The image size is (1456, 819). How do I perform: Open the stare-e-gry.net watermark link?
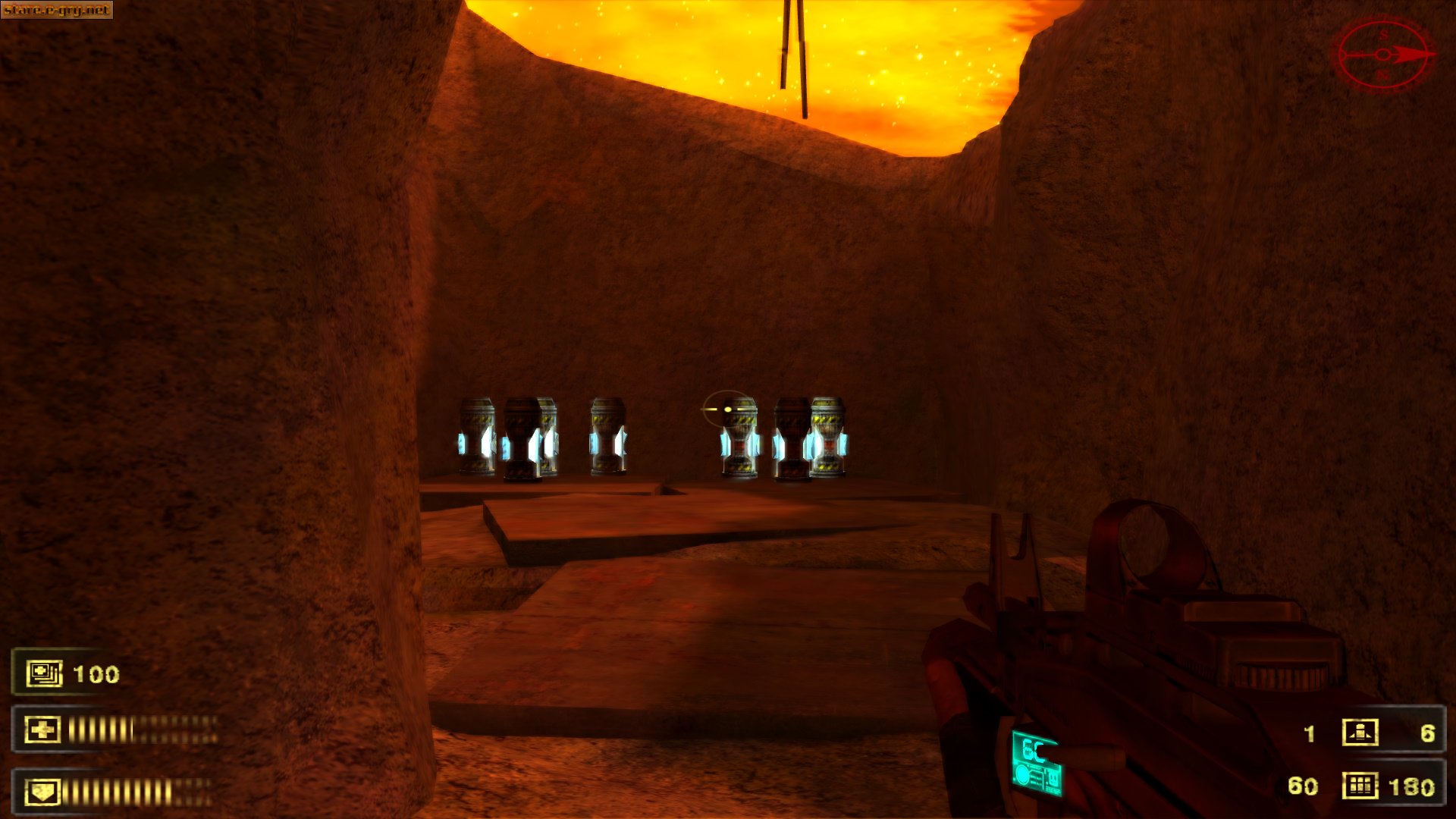tap(57, 11)
